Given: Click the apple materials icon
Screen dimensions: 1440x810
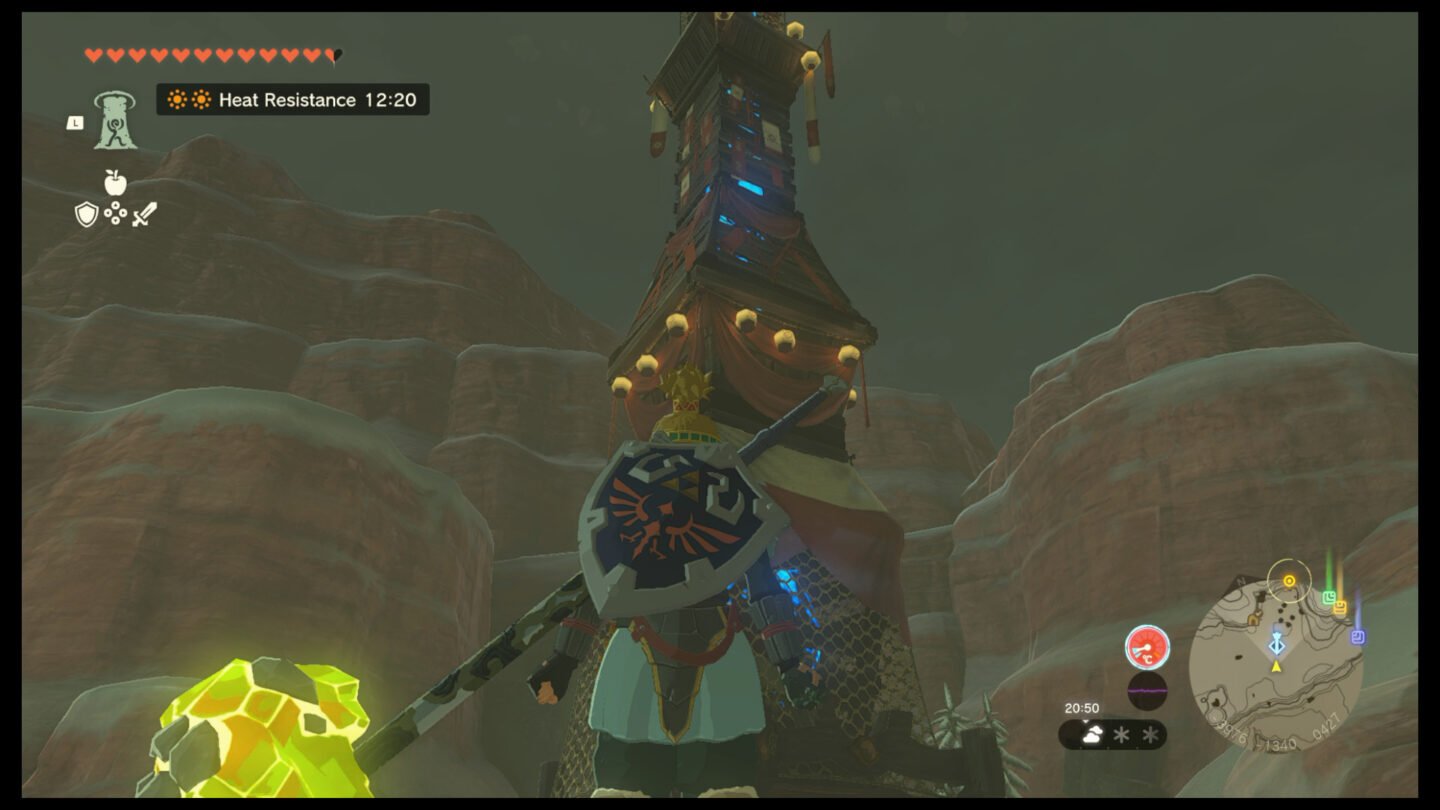Looking at the screenshot, I should (x=113, y=184).
